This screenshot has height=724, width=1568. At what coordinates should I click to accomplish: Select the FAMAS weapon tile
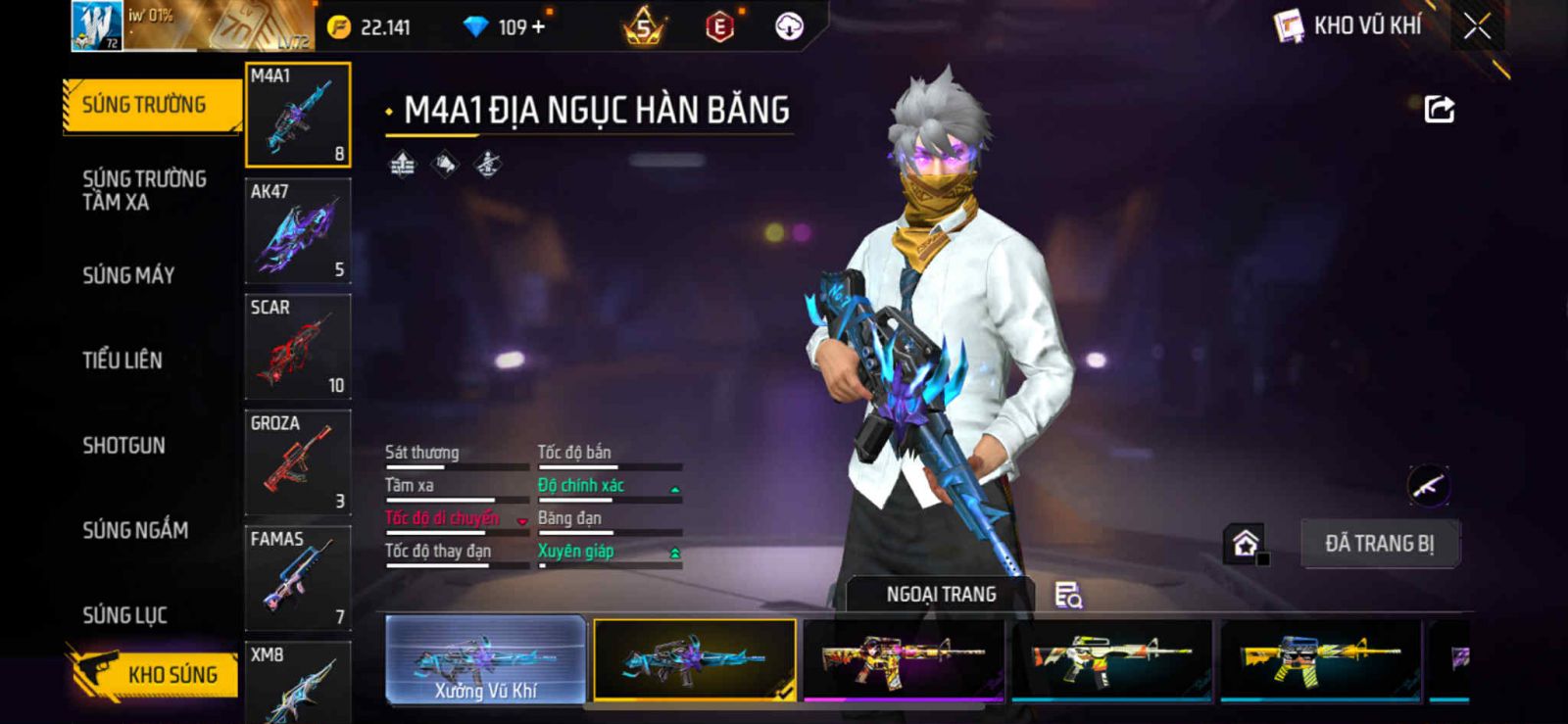(x=298, y=578)
